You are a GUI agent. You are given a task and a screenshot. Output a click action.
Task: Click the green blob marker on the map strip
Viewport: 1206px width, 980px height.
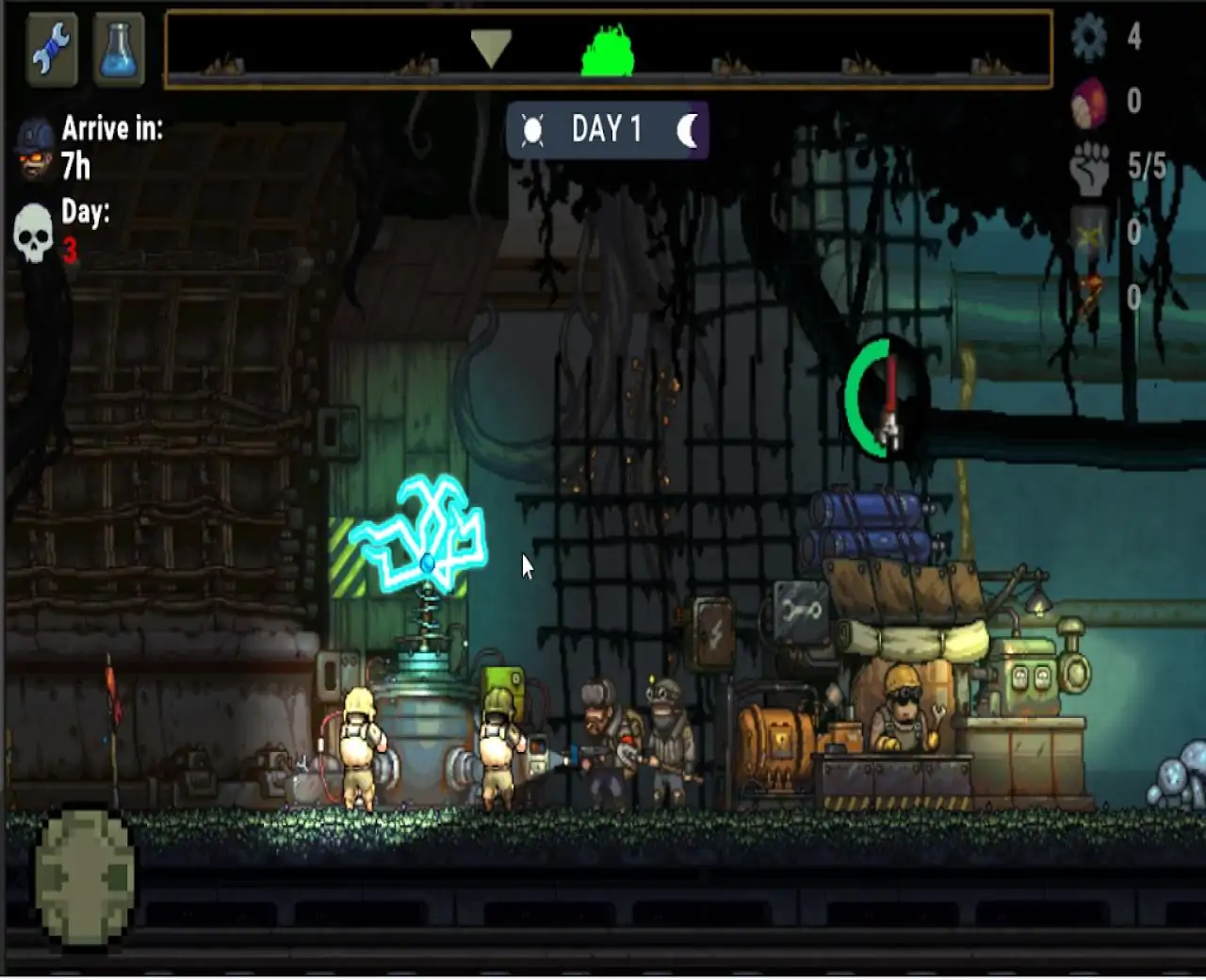[x=608, y=52]
